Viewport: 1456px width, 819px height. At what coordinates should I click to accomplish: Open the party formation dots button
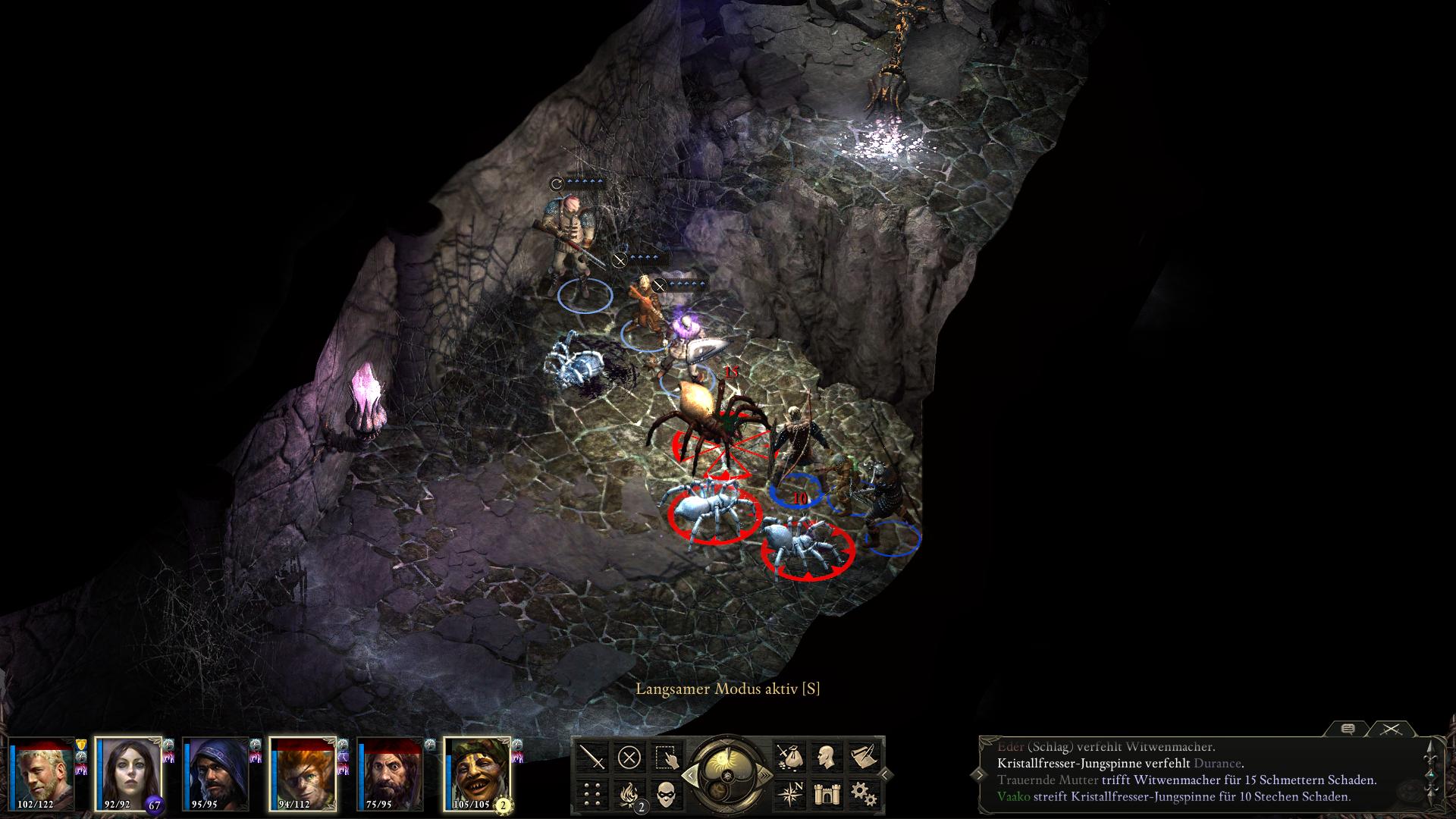(592, 794)
